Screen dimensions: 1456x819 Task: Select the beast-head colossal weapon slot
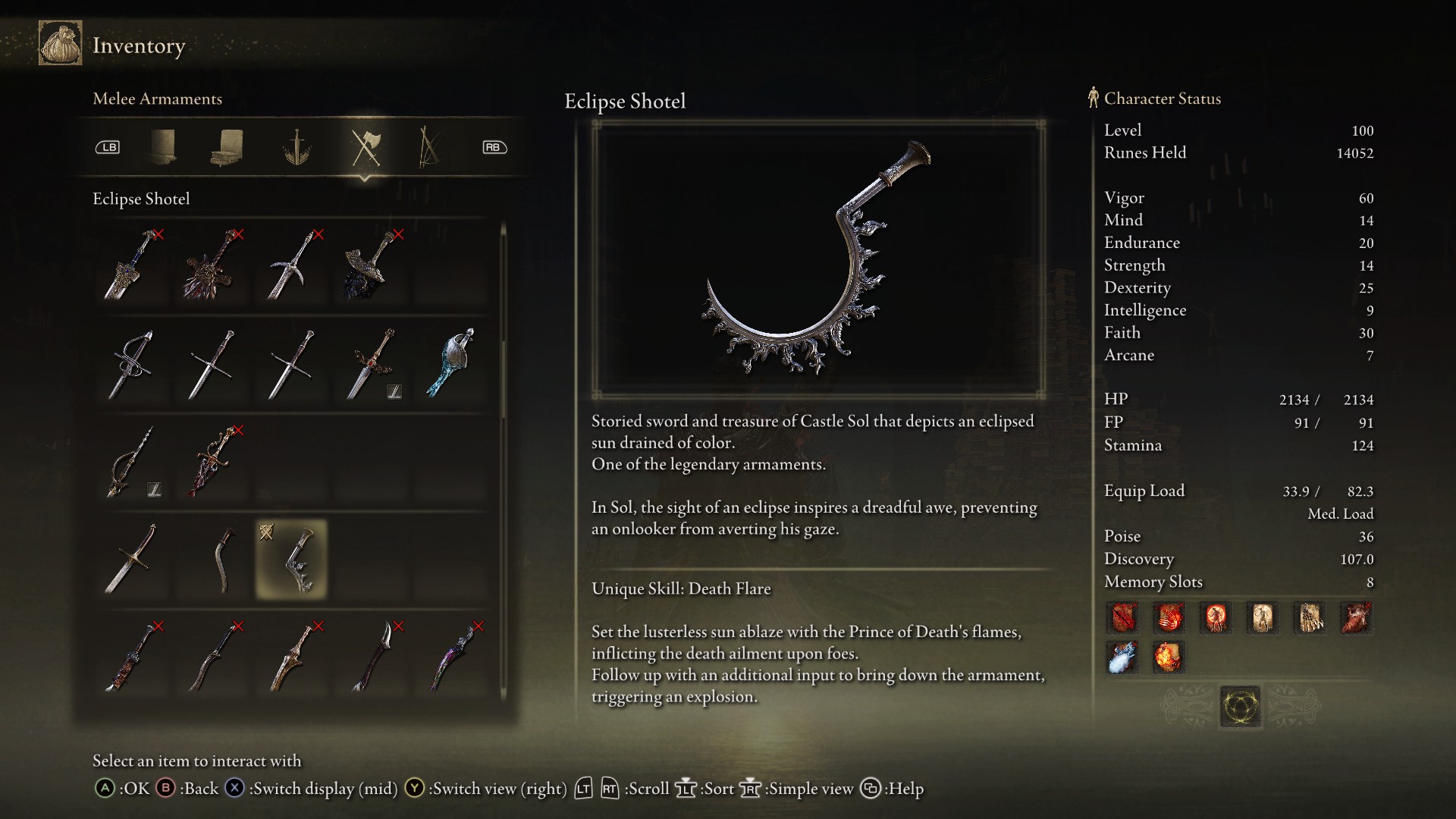(212, 265)
